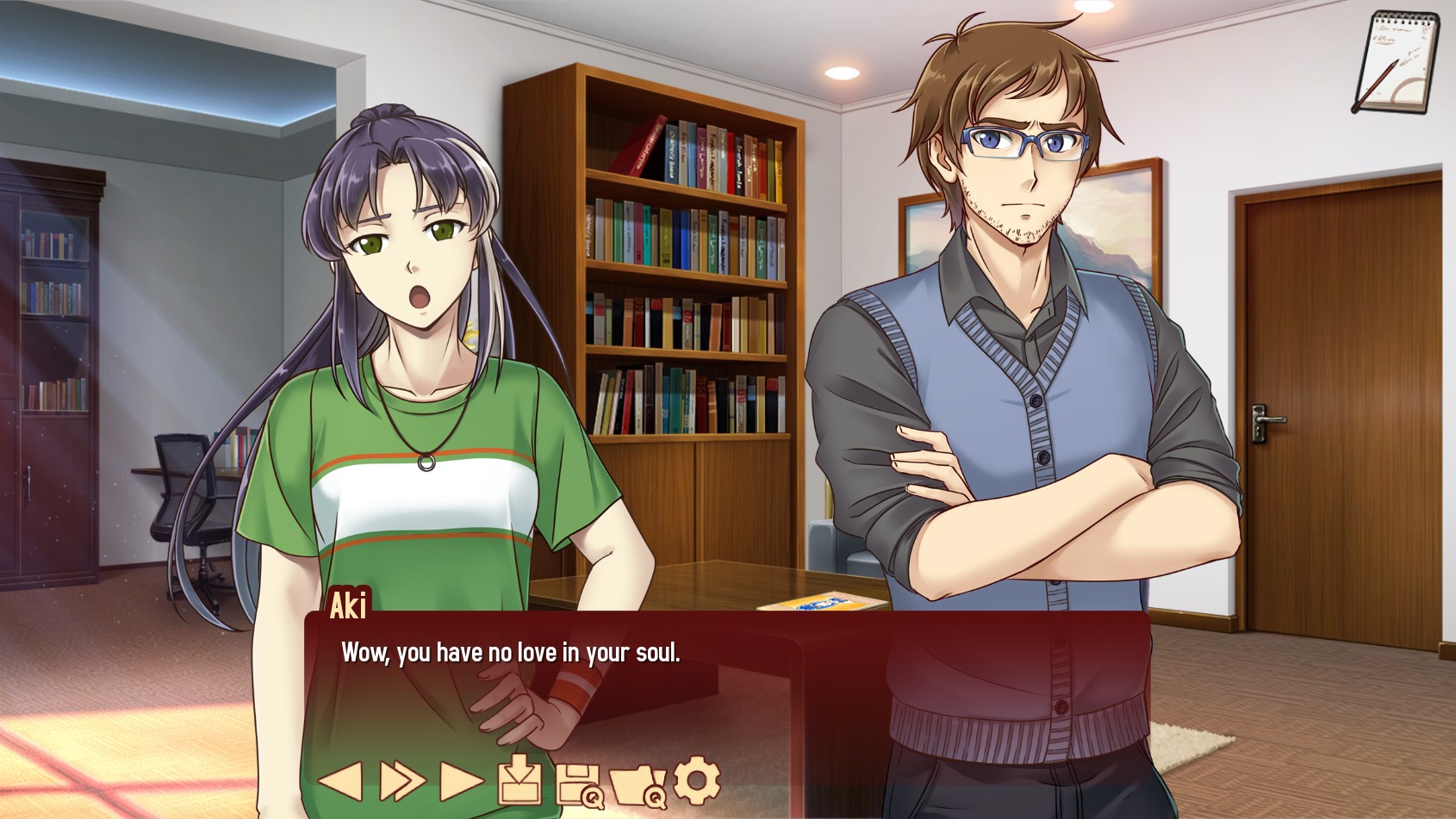Start auto-play with the right triangle button
The height and width of the screenshot is (819, 1456).
461,781
